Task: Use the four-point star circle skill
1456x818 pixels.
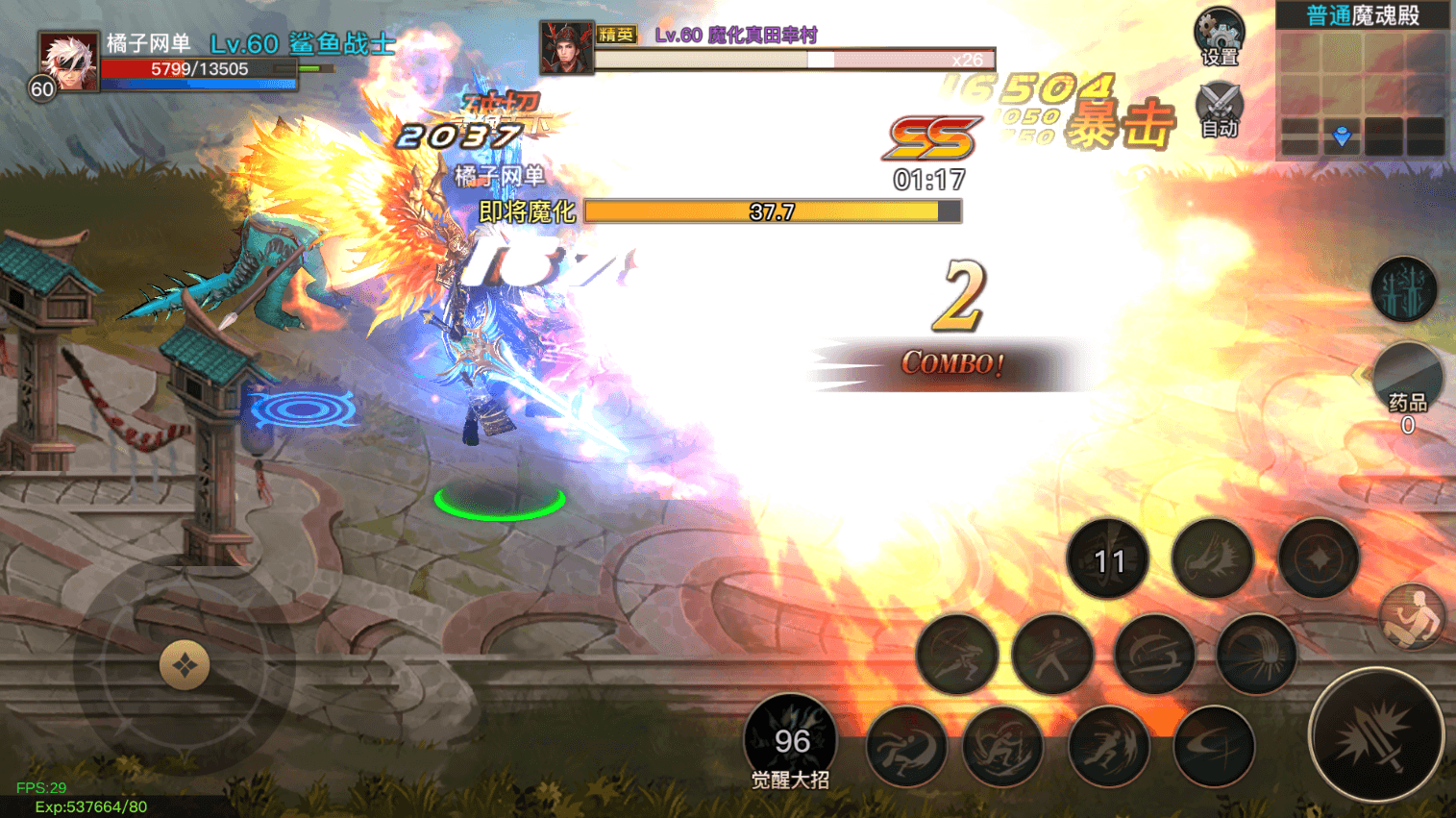Action: click(1318, 559)
